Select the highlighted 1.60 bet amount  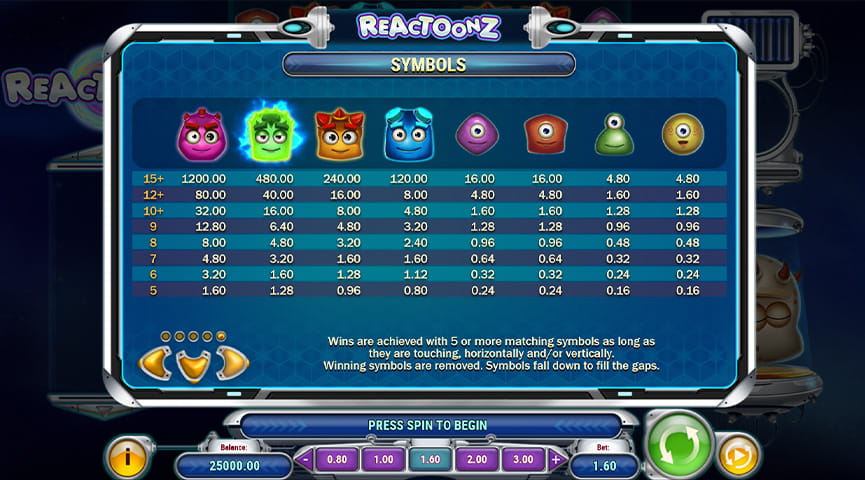coord(430,460)
